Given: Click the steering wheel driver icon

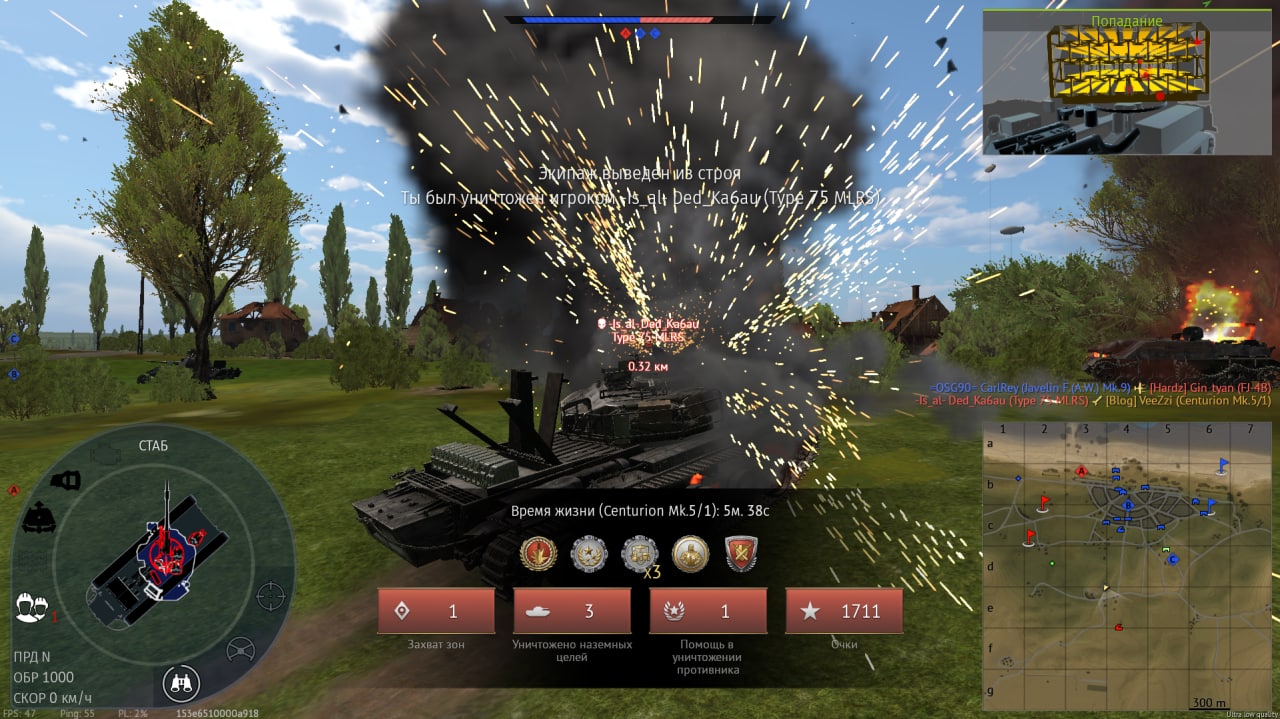Looking at the screenshot, I should pos(241,650).
